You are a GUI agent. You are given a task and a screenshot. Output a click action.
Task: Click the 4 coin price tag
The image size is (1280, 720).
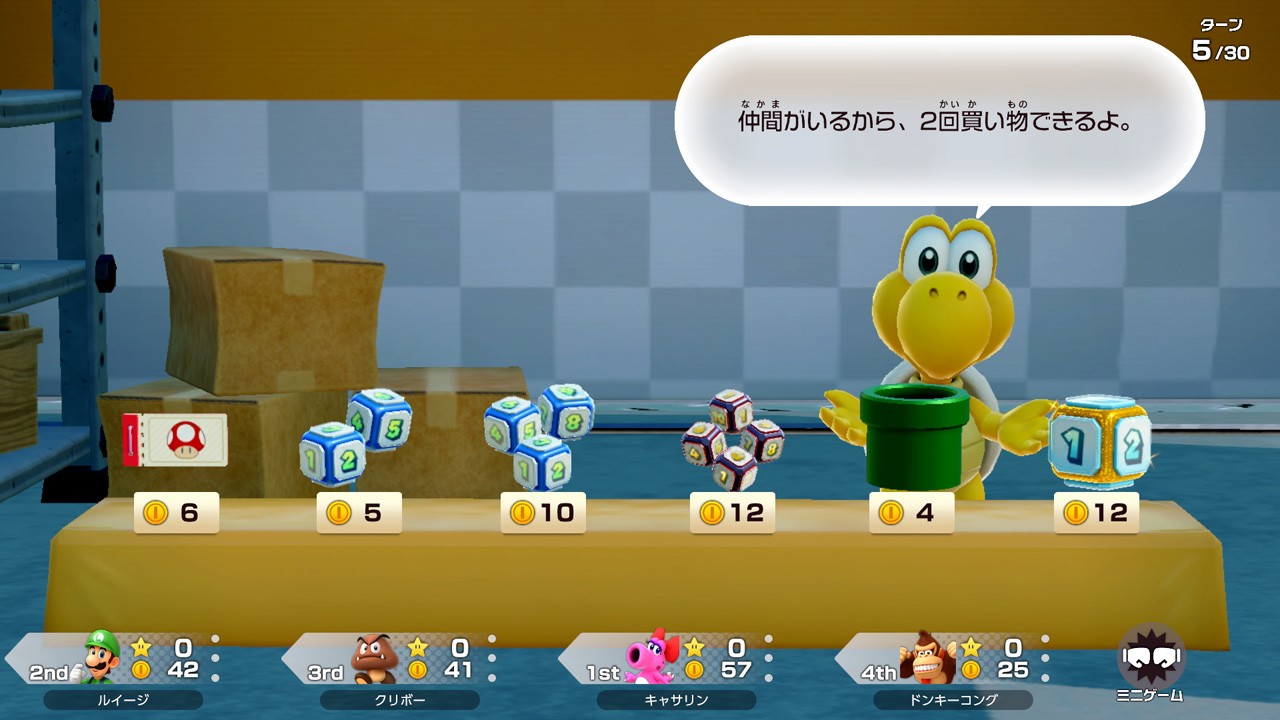pyautogui.click(x=911, y=513)
